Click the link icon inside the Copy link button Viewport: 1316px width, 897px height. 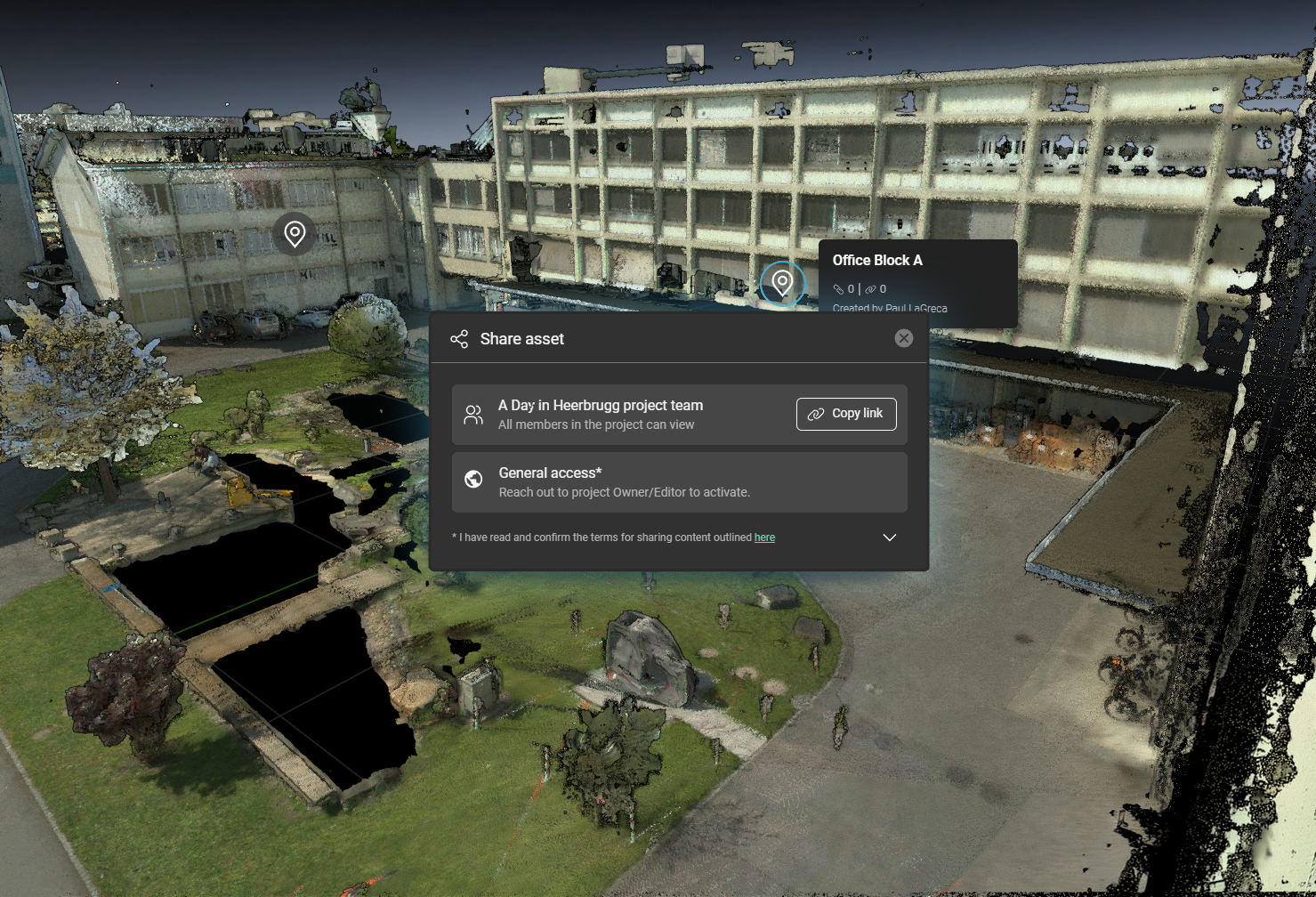[816, 414]
